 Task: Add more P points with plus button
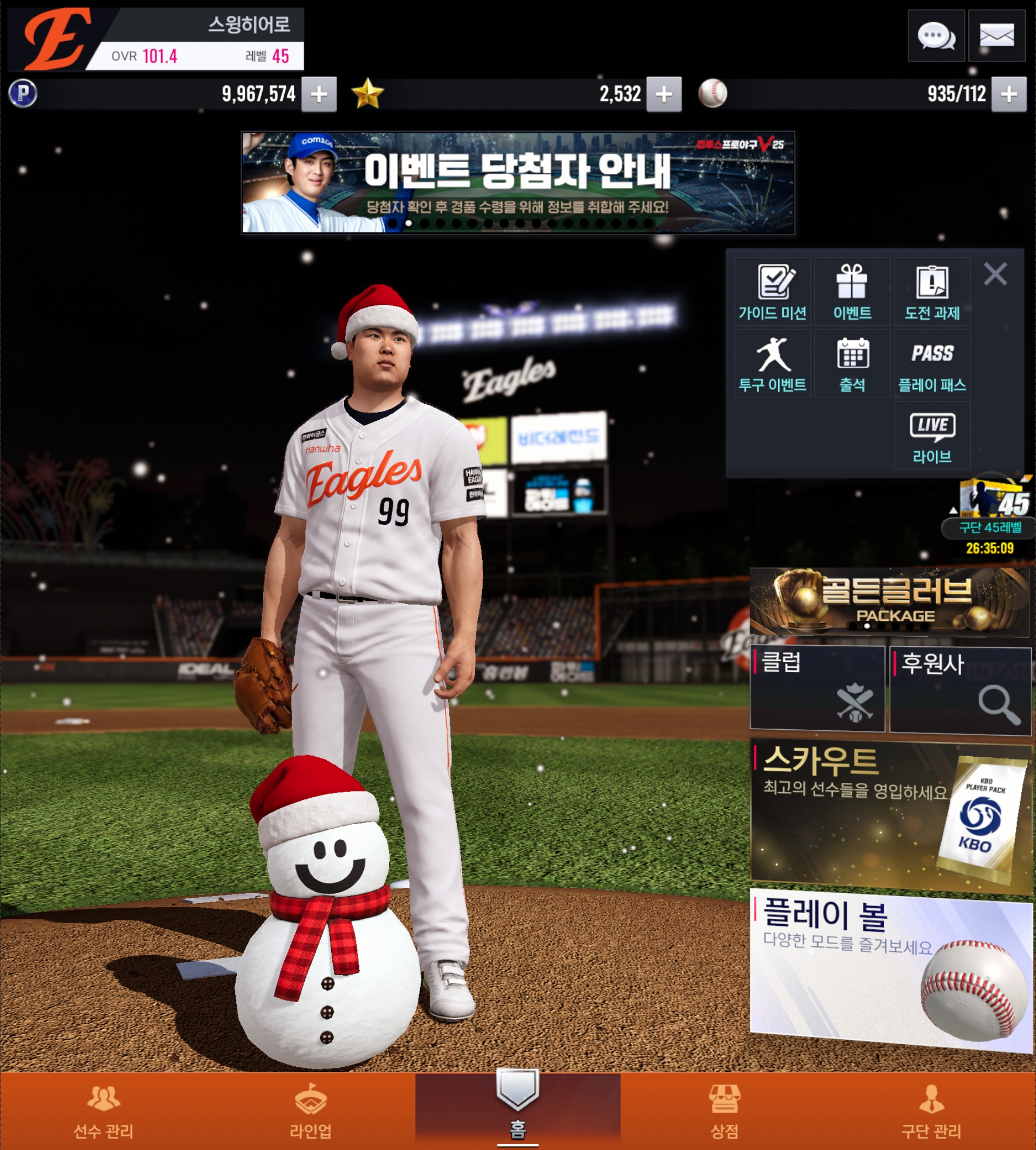pyautogui.click(x=319, y=94)
